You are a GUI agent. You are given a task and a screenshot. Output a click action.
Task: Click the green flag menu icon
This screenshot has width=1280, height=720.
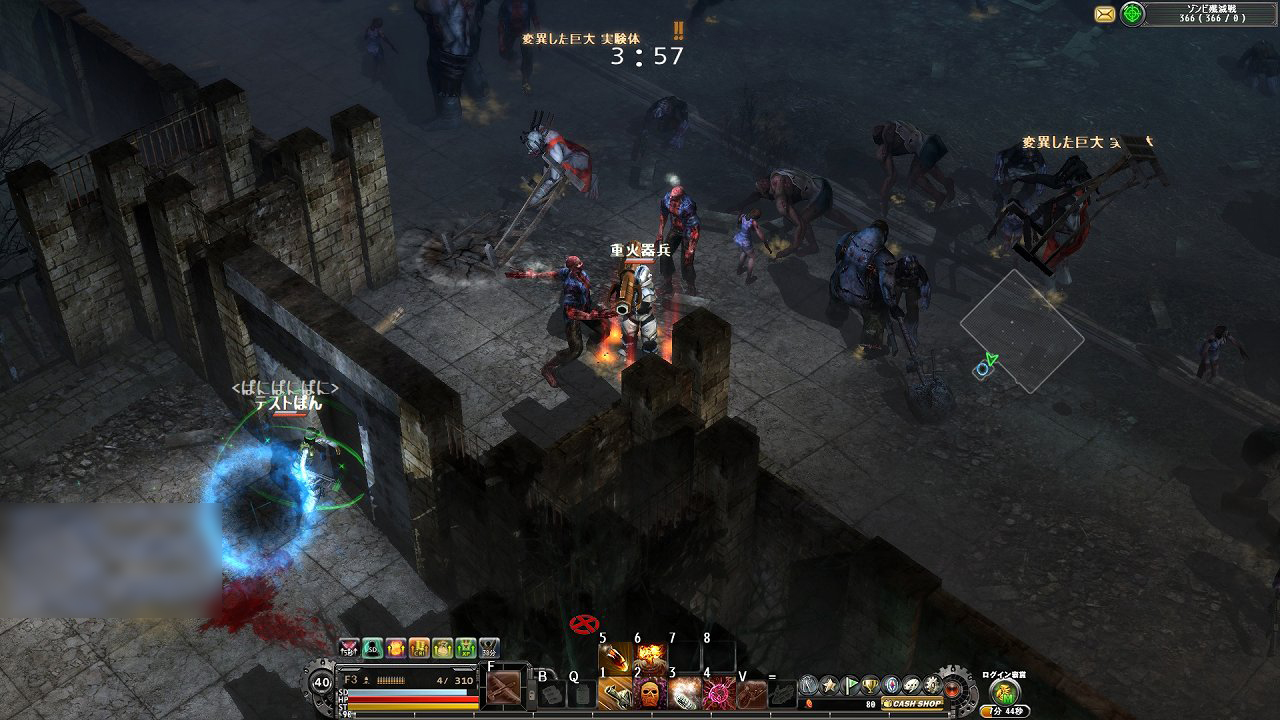(849, 684)
